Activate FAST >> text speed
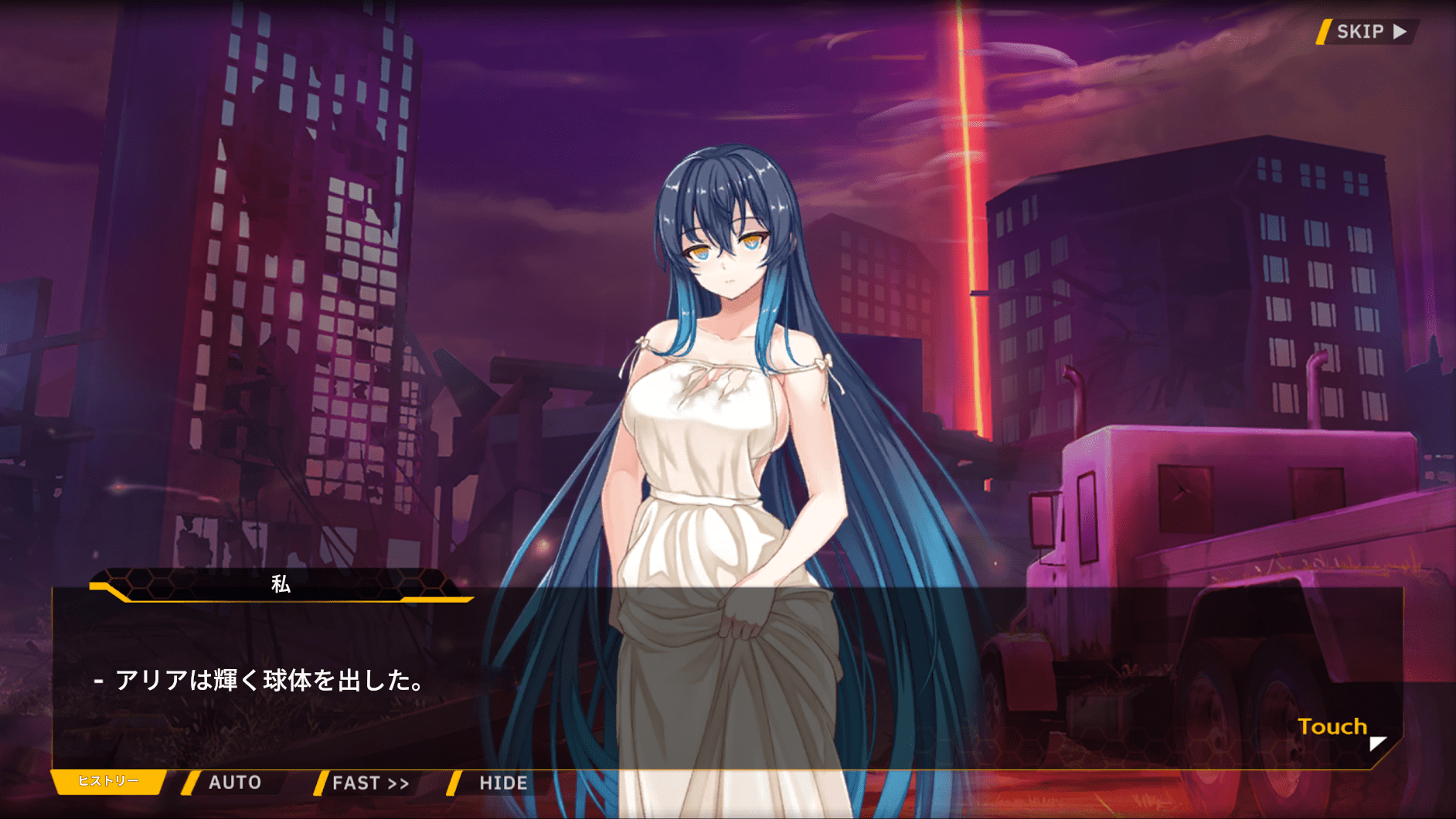This screenshot has height=819, width=1456. pyautogui.click(x=369, y=783)
